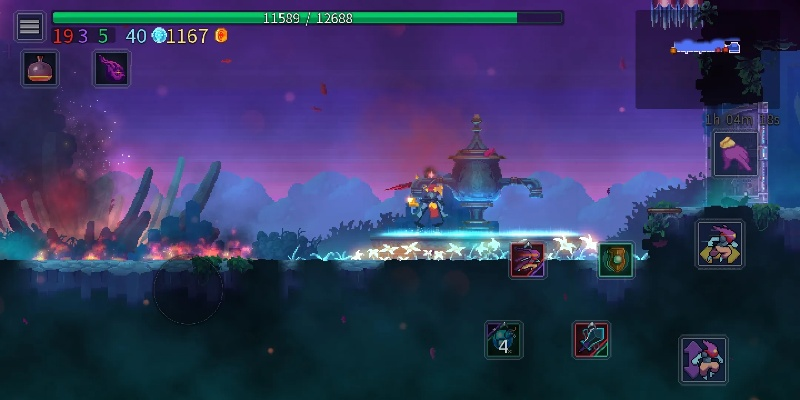
Task: Use the health flask
Action: pos(40,68)
